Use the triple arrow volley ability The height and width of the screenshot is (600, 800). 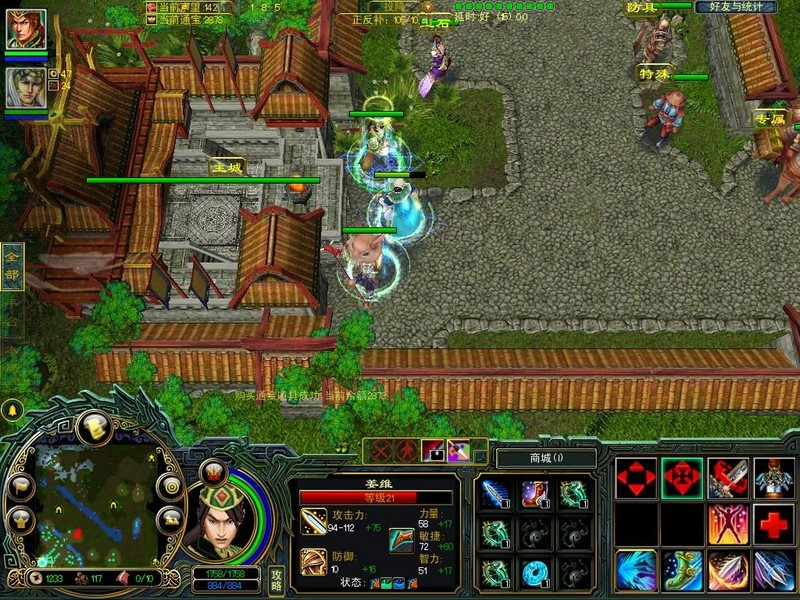coord(774,570)
